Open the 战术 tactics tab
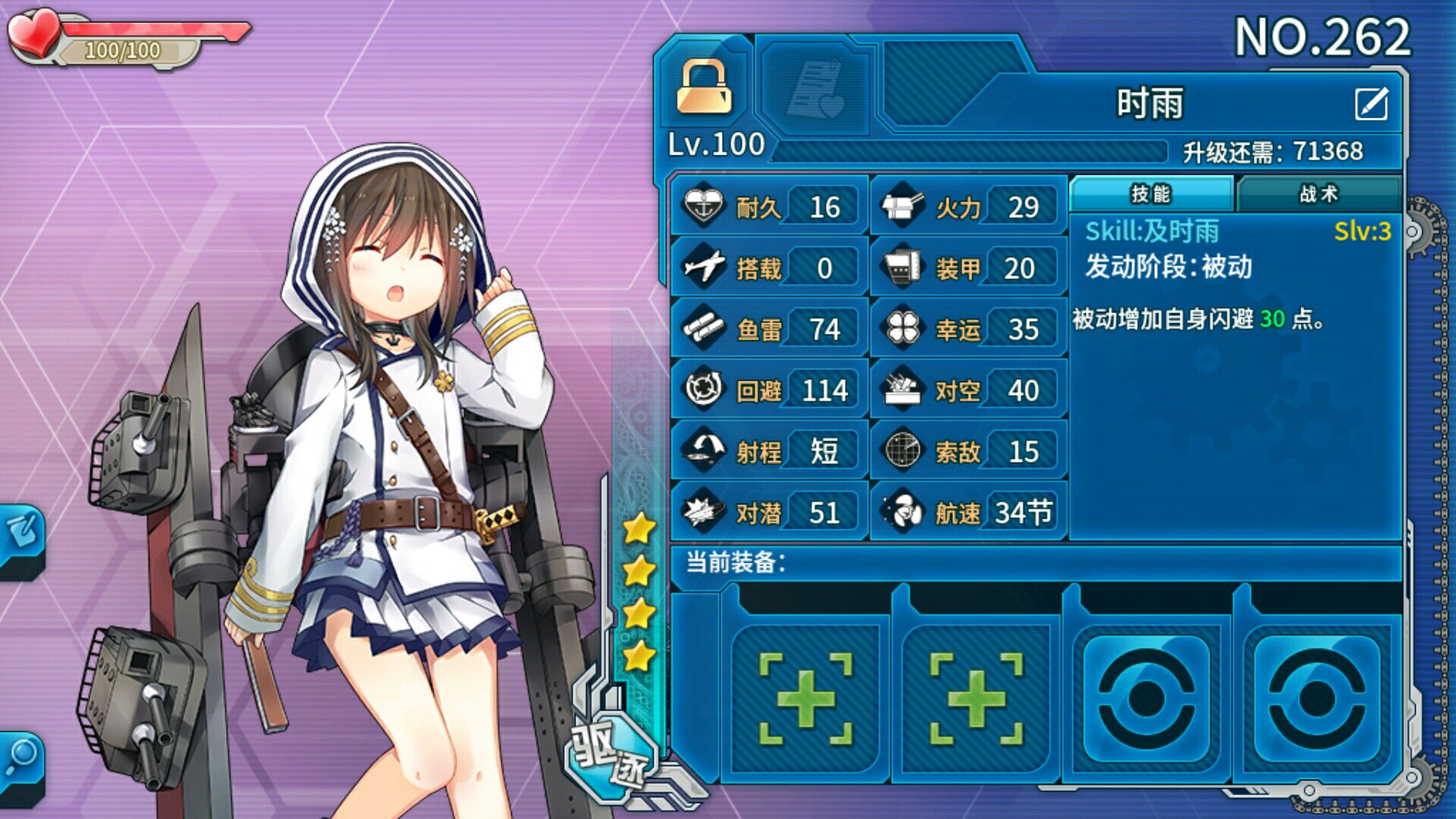This screenshot has height=819, width=1456. (1318, 194)
